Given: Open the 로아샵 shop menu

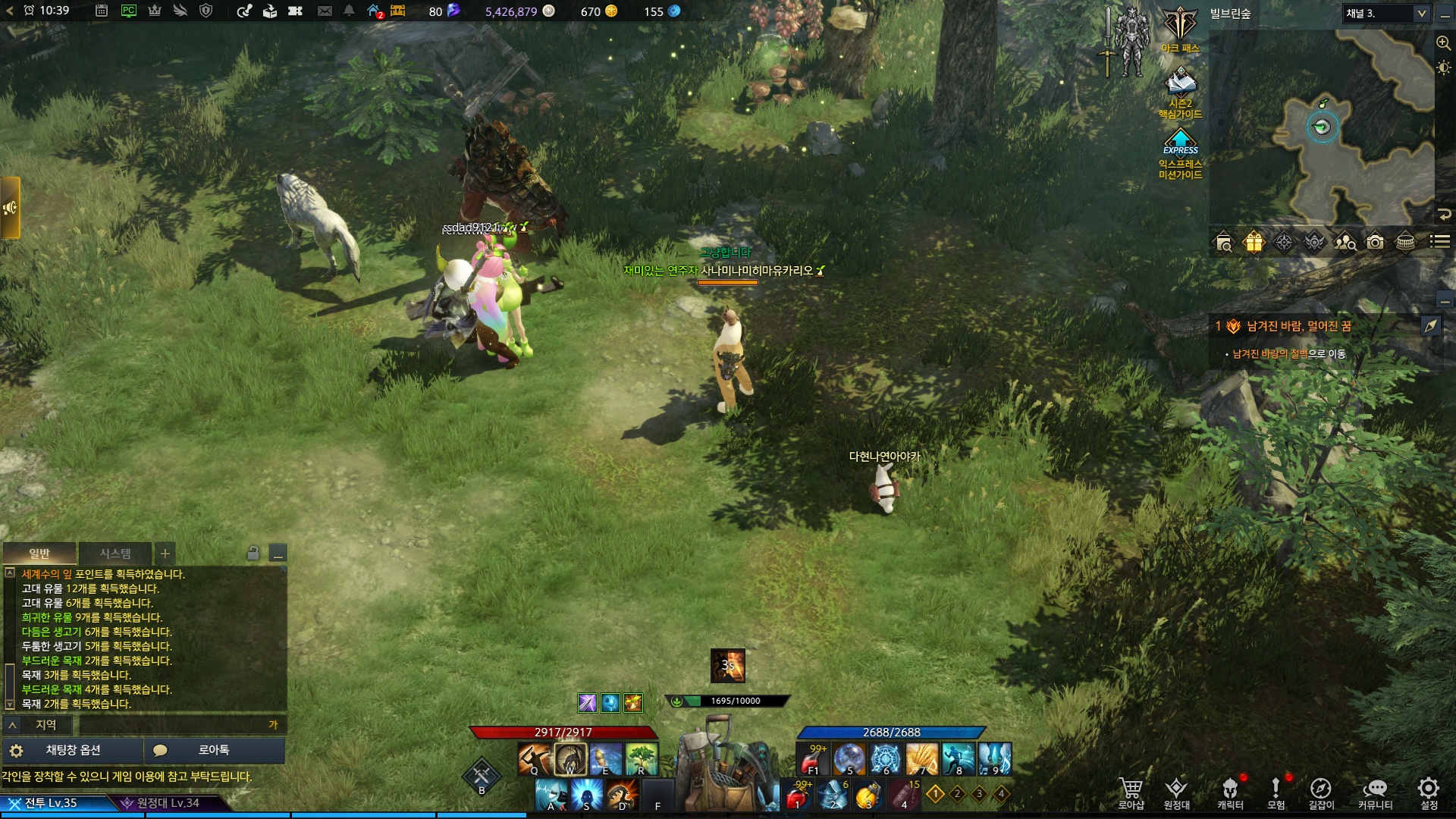Looking at the screenshot, I should pyautogui.click(x=1131, y=792).
